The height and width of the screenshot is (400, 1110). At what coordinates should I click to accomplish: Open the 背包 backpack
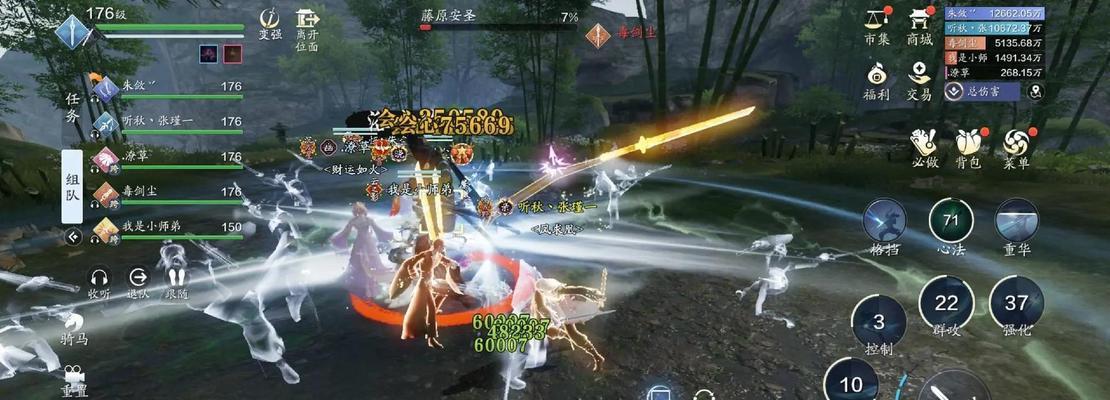(x=968, y=146)
